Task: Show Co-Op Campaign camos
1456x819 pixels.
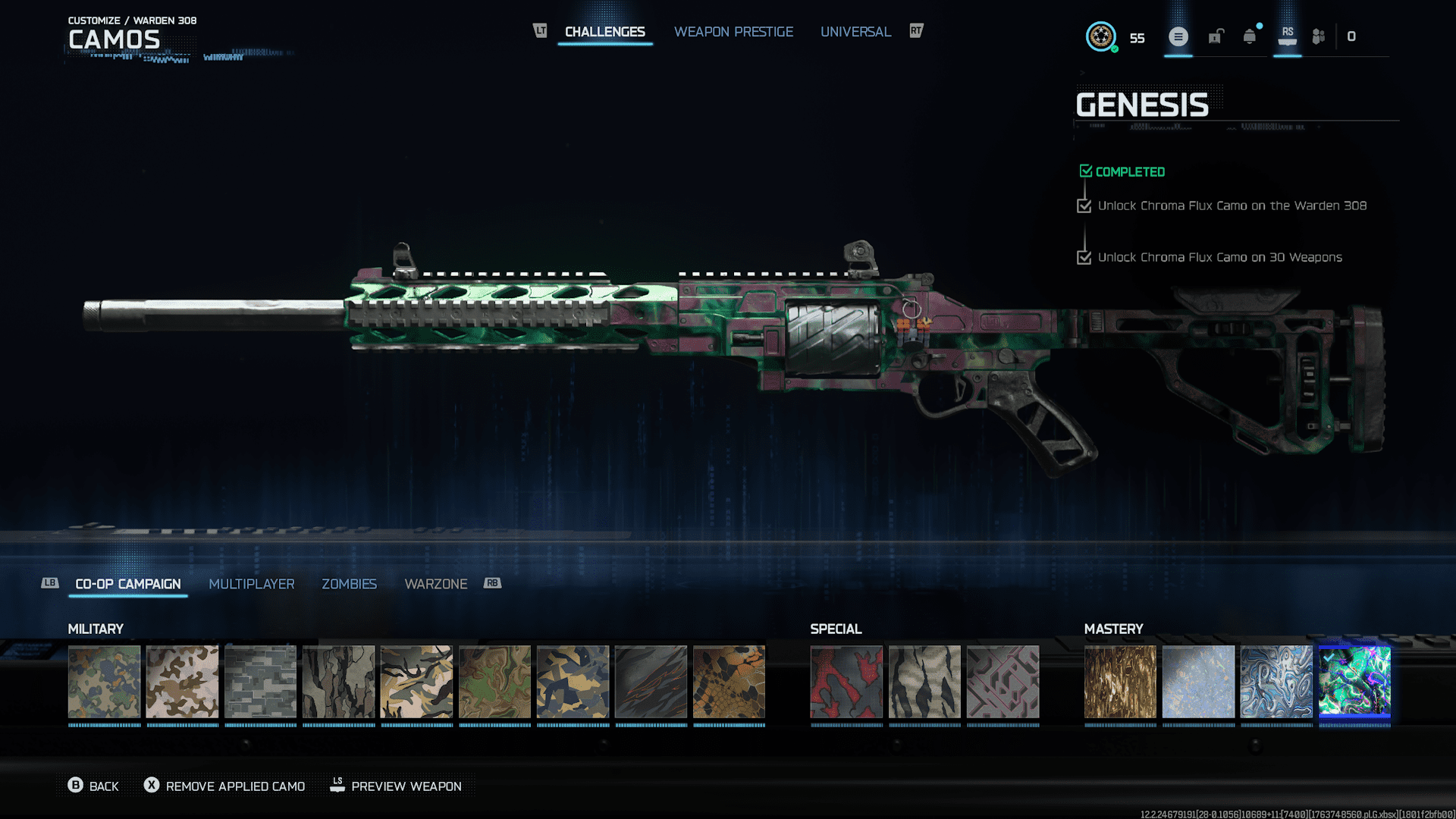Action: pyautogui.click(x=128, y=584)
